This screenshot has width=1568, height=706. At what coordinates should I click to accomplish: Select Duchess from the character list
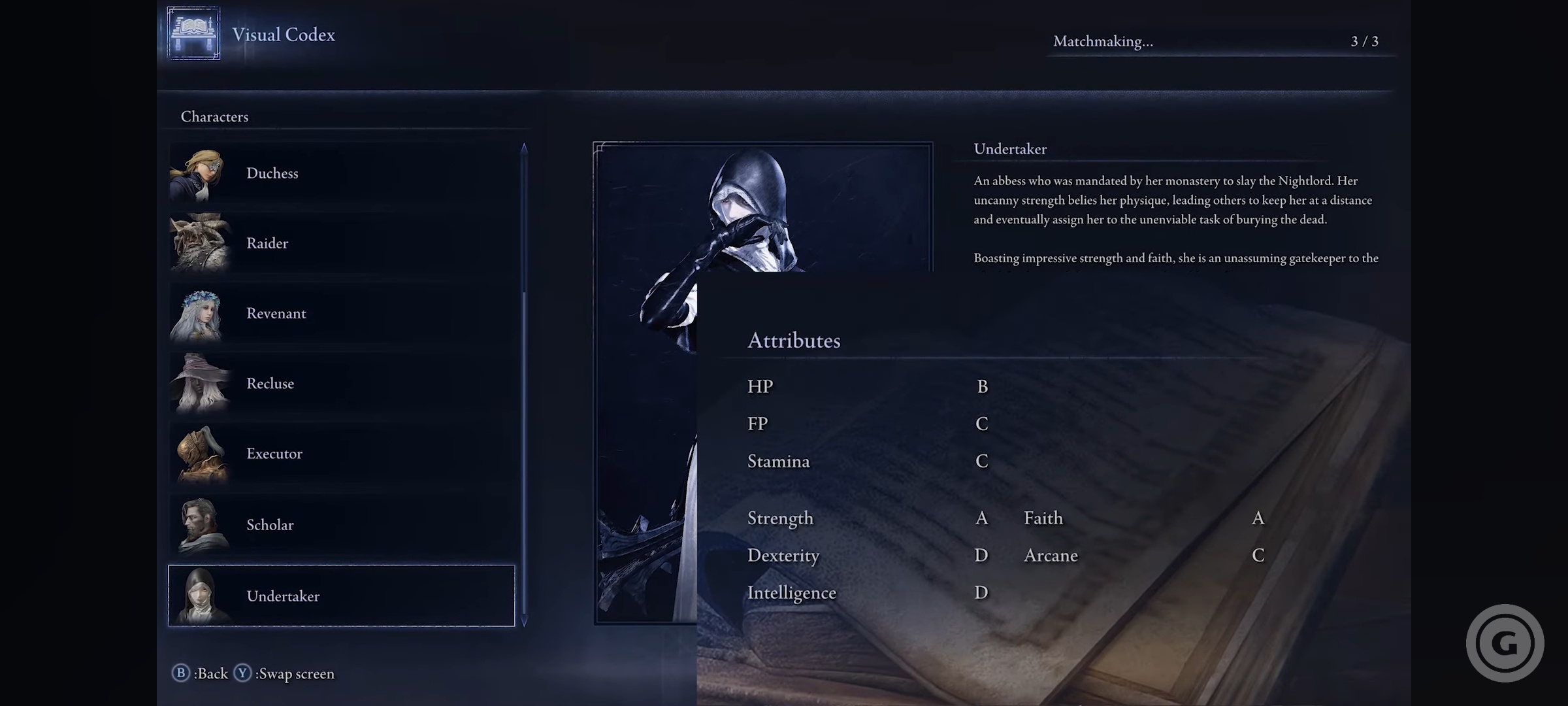tap(341, 173)
